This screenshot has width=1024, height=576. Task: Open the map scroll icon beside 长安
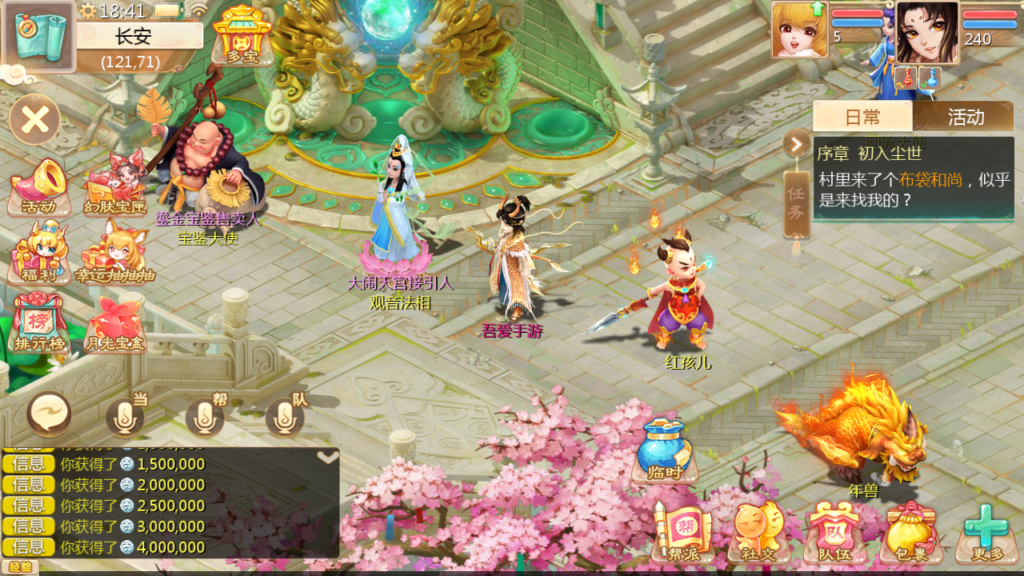tap(40, 38)
